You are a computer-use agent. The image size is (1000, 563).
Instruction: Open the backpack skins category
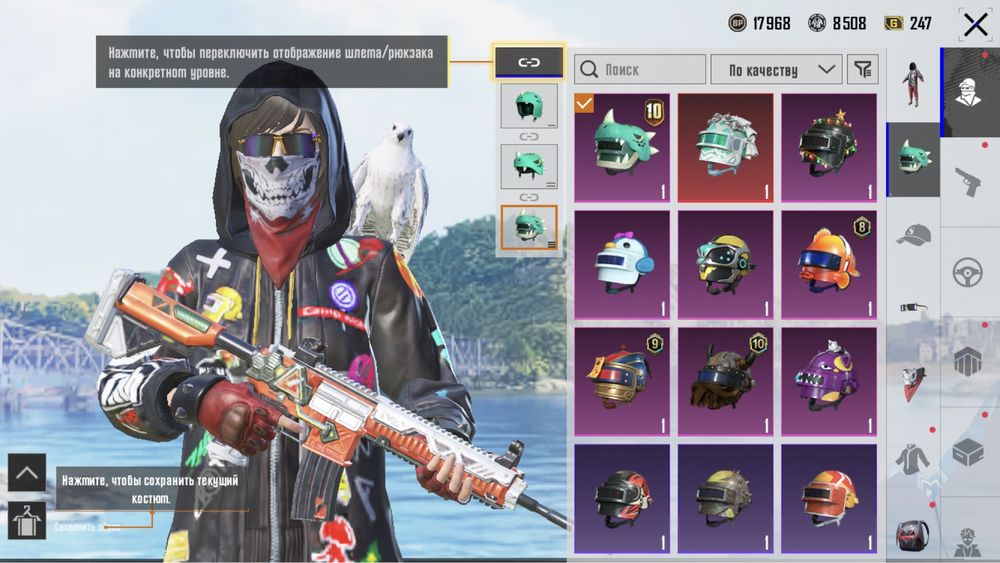pyautogui.click(x=912, y=533)
